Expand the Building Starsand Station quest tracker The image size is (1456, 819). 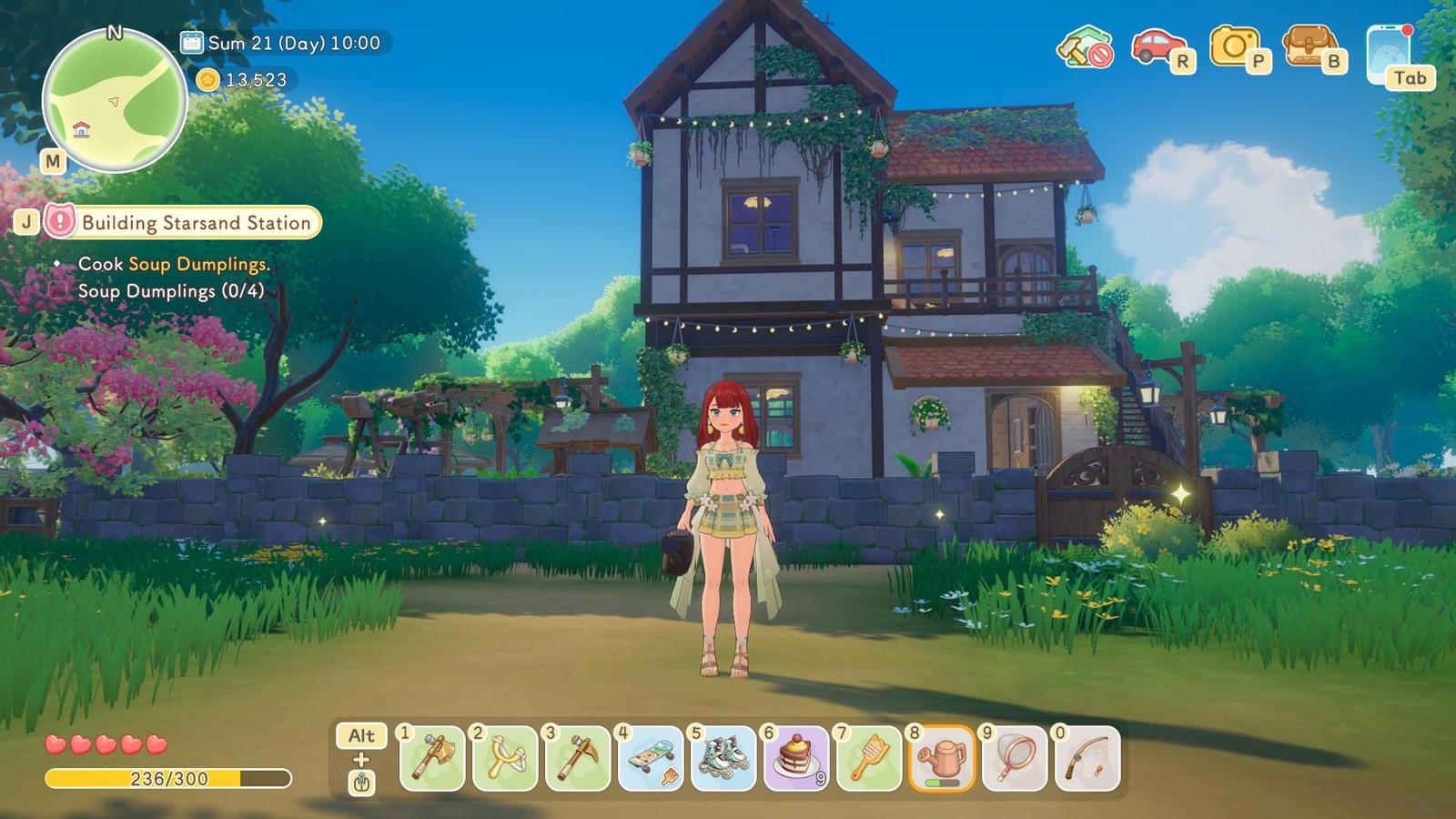tap(196, 222)
